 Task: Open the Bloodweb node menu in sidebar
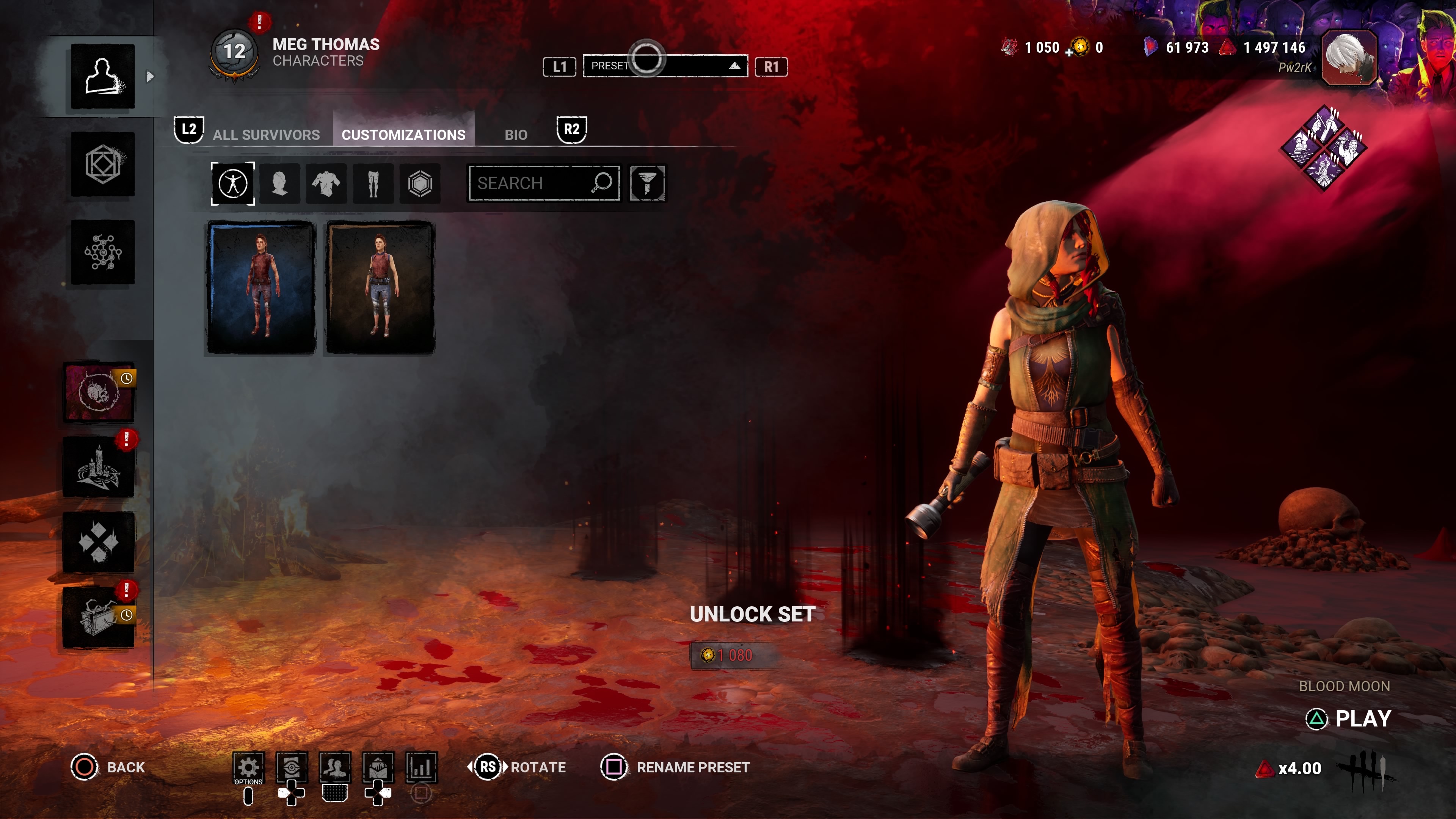pos(103,252)
